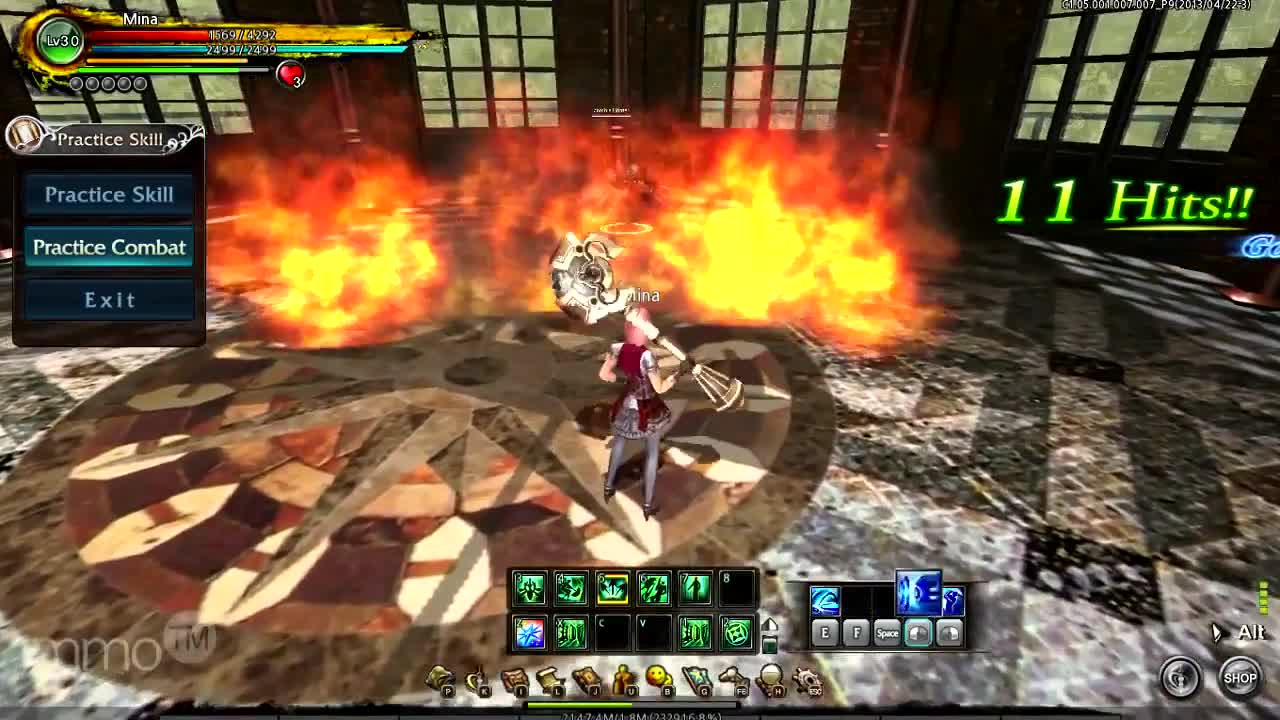Choose Exit in the Practice Skill panel
This screenshot has width=1280, height=720.
click(109, 299)
